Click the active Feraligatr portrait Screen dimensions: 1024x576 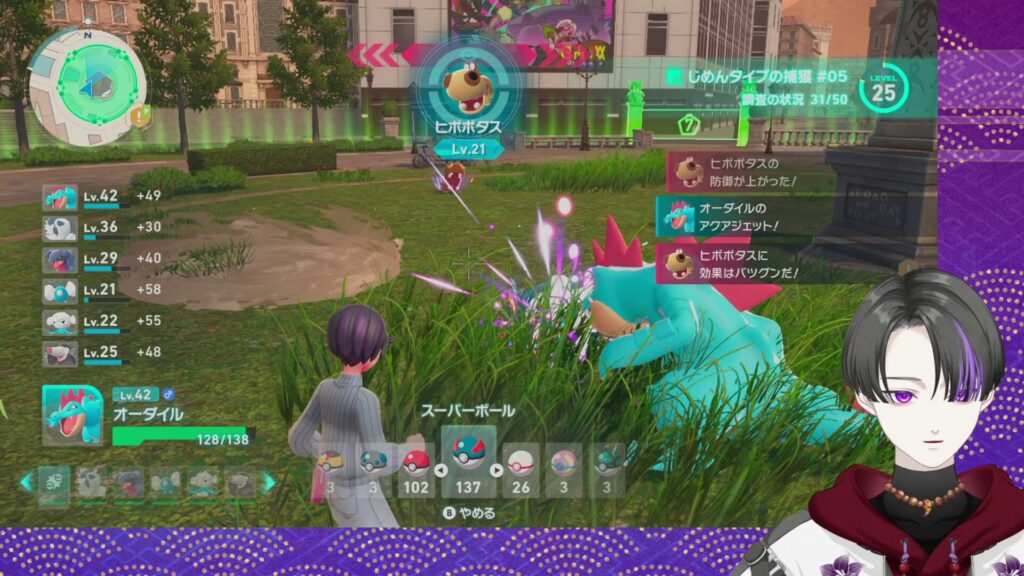72,415
